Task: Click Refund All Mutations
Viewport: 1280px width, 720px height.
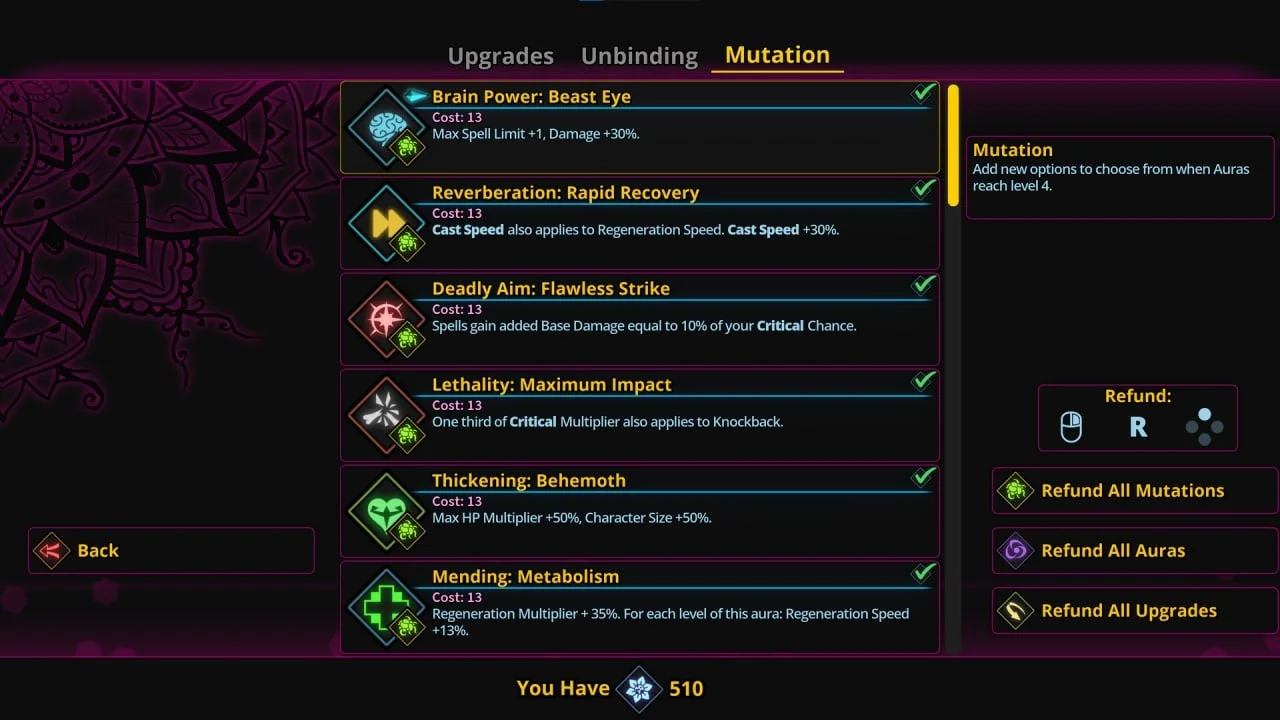Action: point(1134,491)
